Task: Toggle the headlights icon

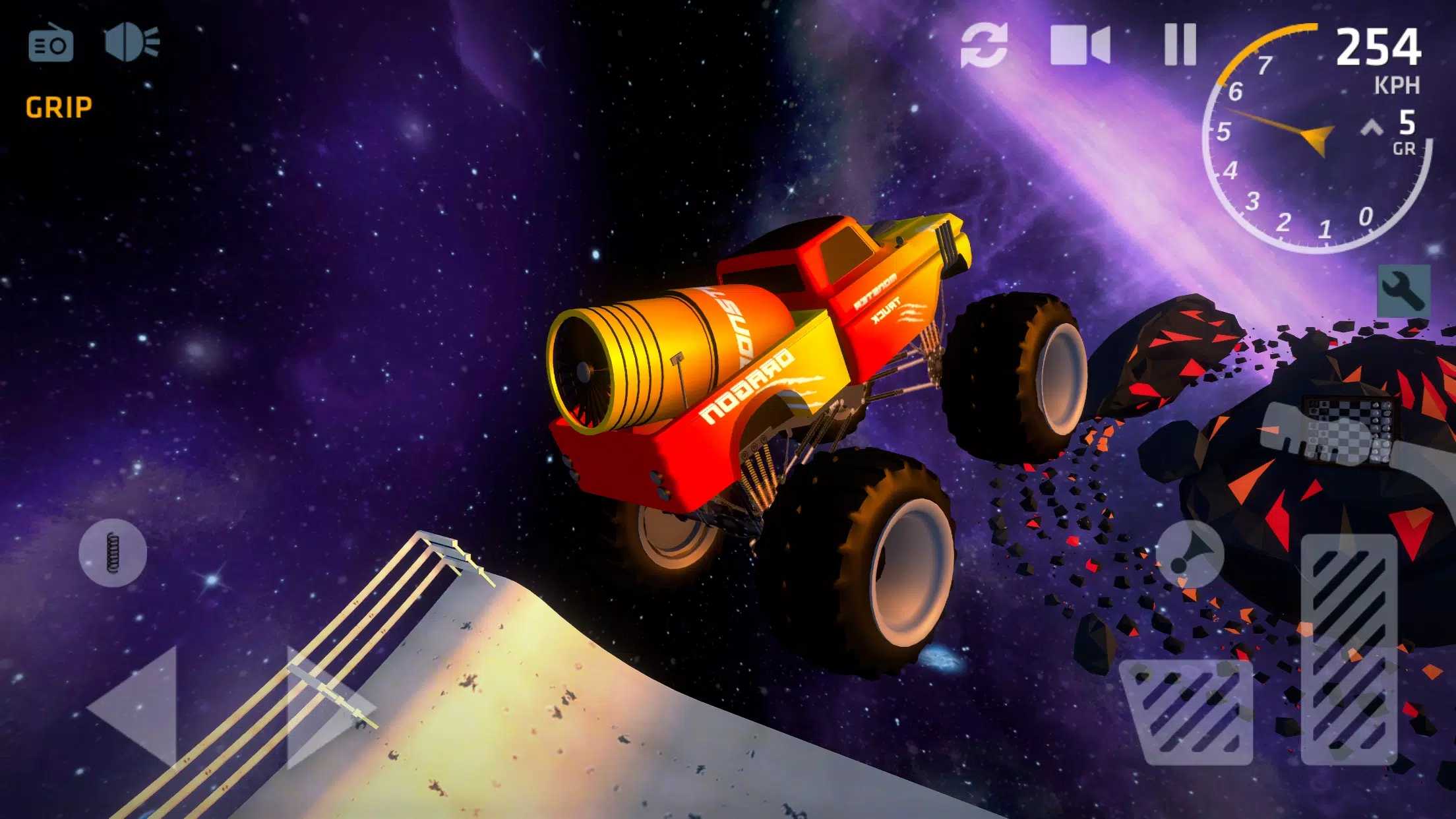Action: 132,44
